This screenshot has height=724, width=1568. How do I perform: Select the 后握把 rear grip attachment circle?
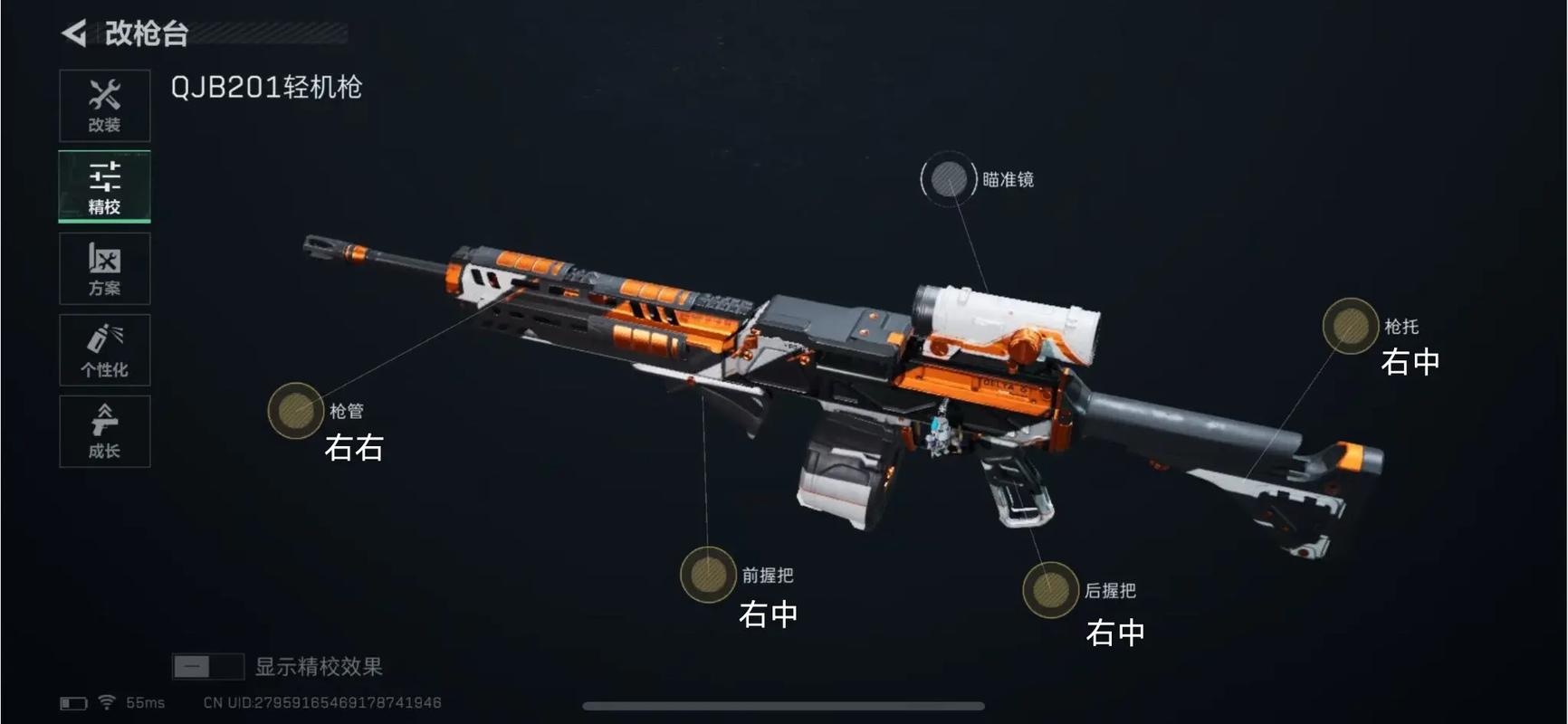(x=1052, y=589)
